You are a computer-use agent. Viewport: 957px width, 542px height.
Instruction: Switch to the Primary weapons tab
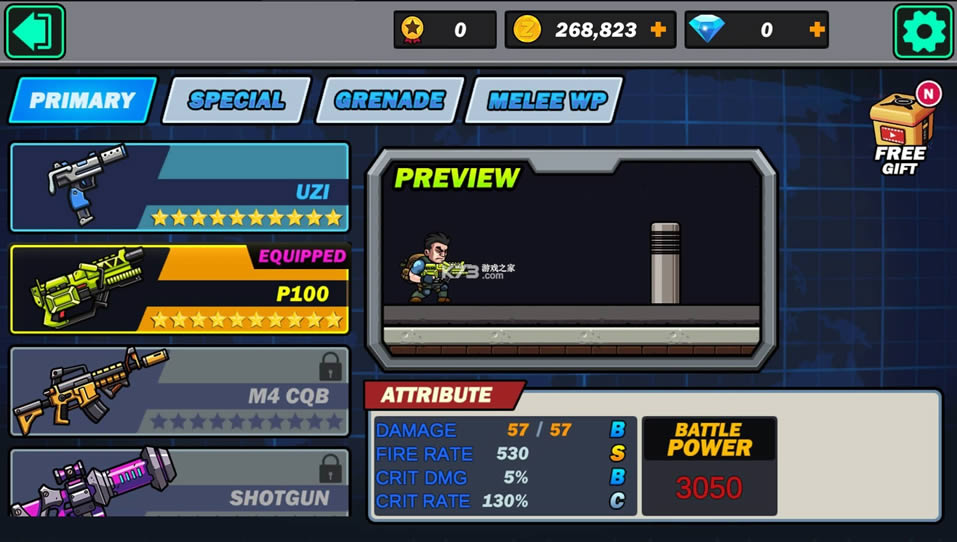pyautogui.click(x=83, y=100)
